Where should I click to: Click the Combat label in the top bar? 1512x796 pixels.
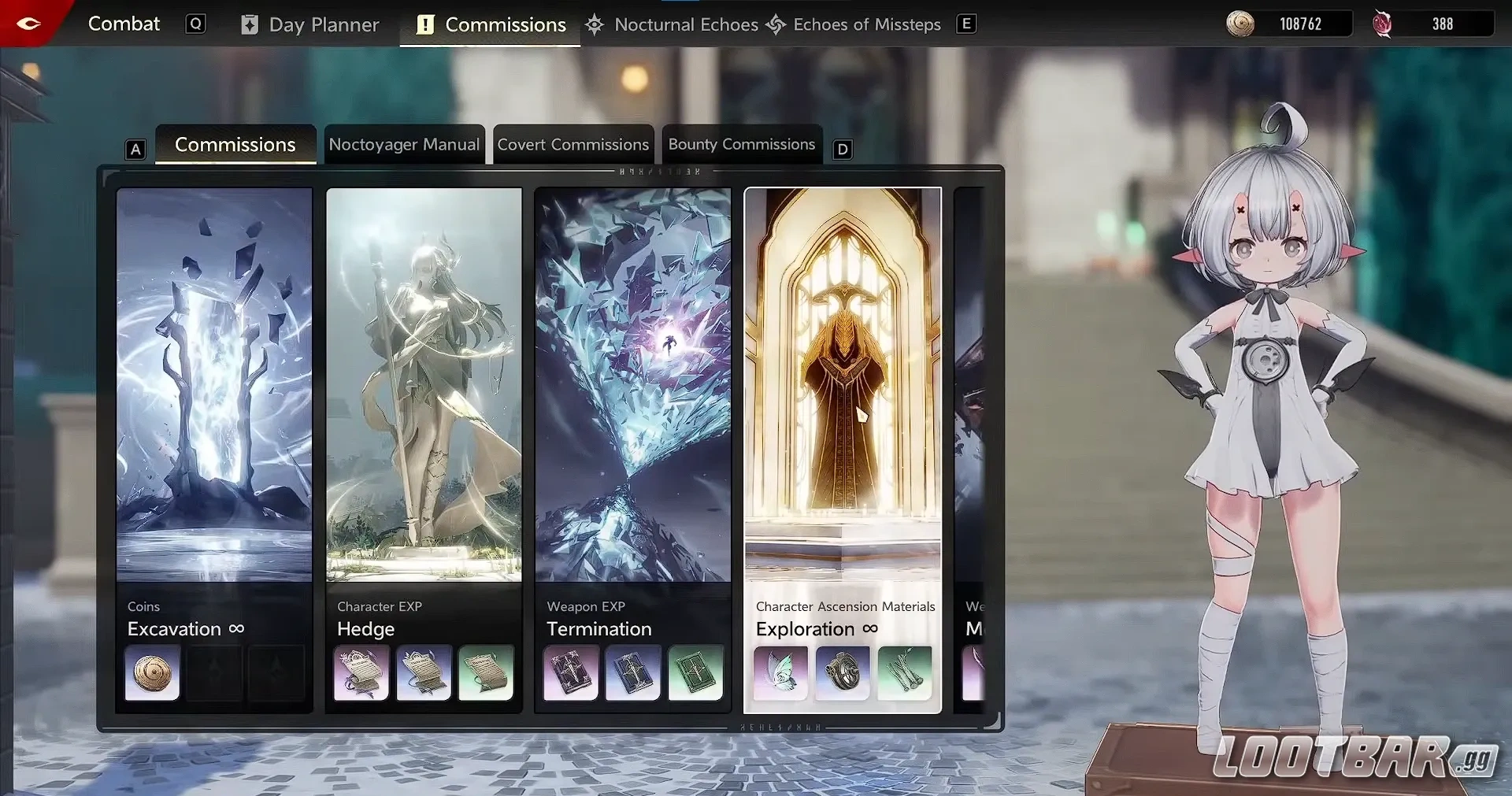click(x=123, y=24)
